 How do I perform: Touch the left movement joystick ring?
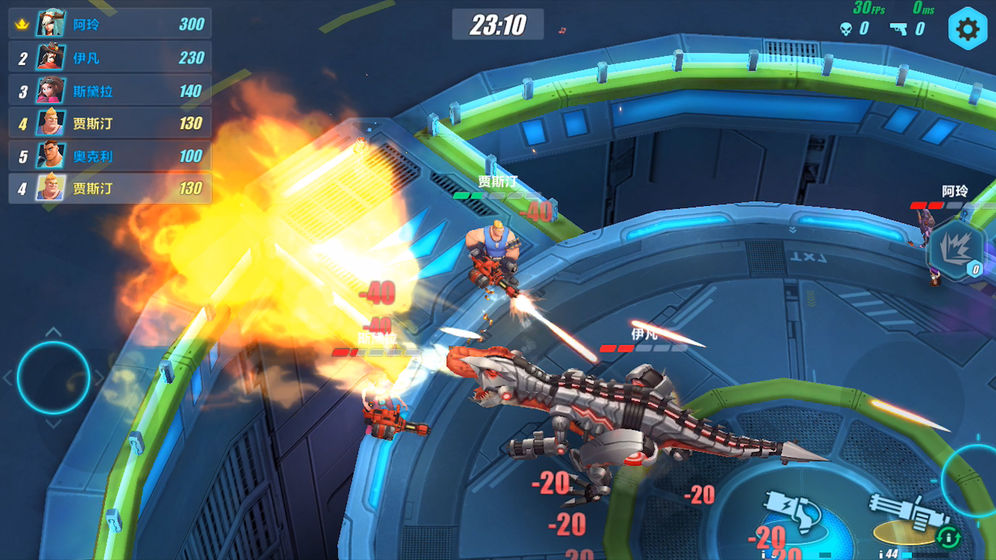pos(53,378)
